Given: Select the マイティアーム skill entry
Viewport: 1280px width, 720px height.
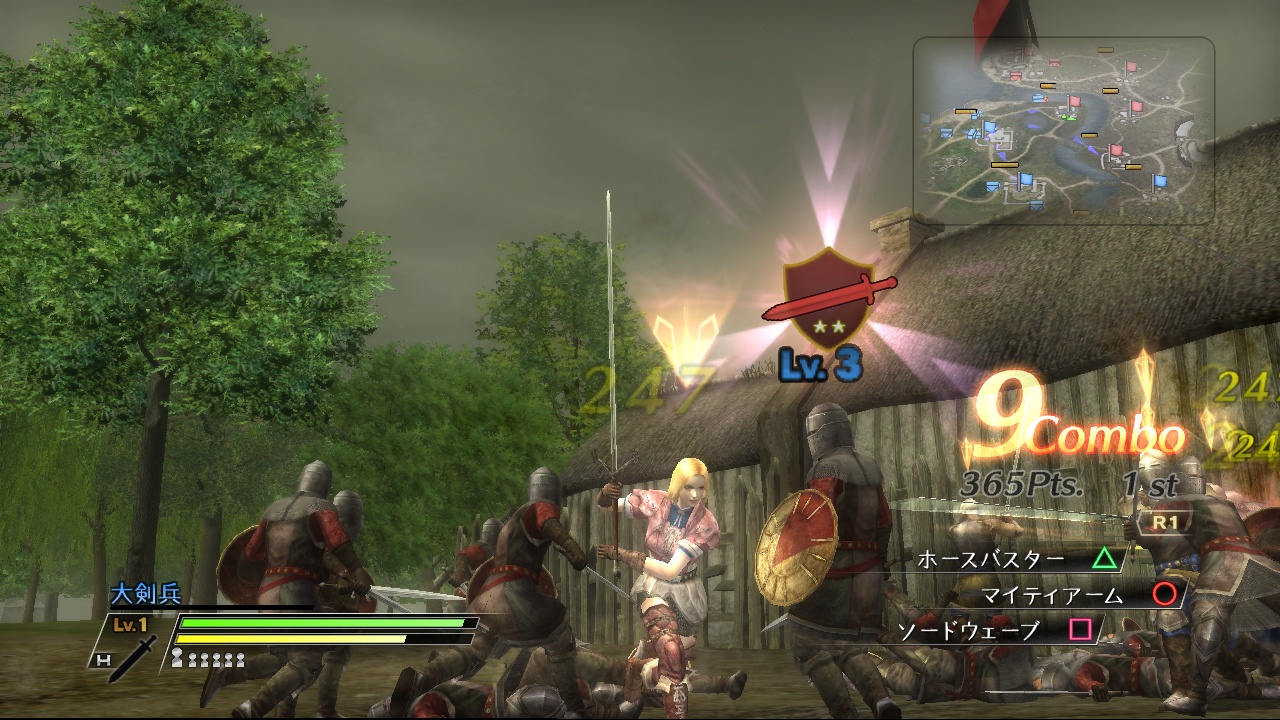Looking at the screenshot, I should click(1051, 595).
